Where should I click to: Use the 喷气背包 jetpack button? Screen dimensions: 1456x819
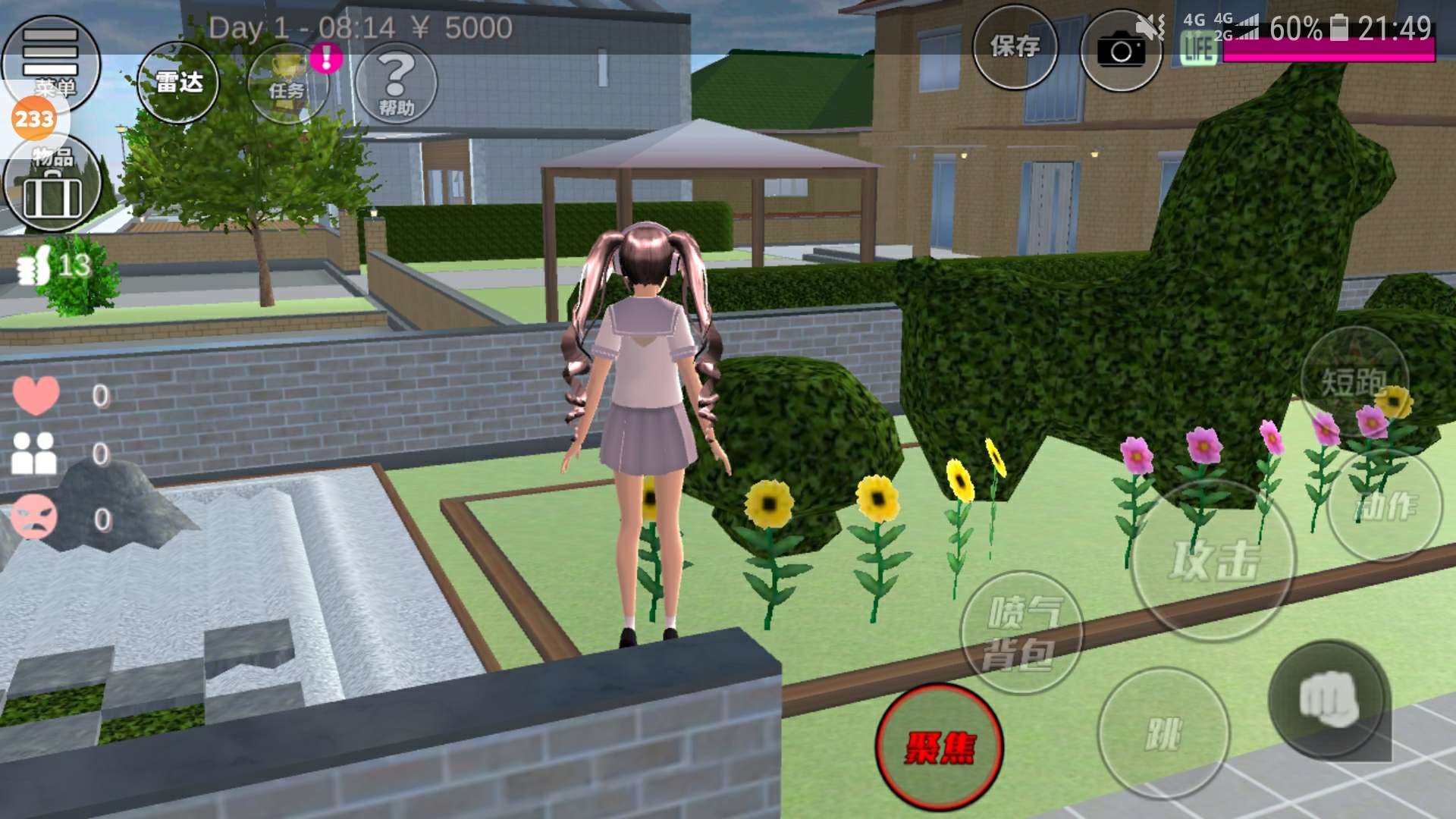[1021, 632]
